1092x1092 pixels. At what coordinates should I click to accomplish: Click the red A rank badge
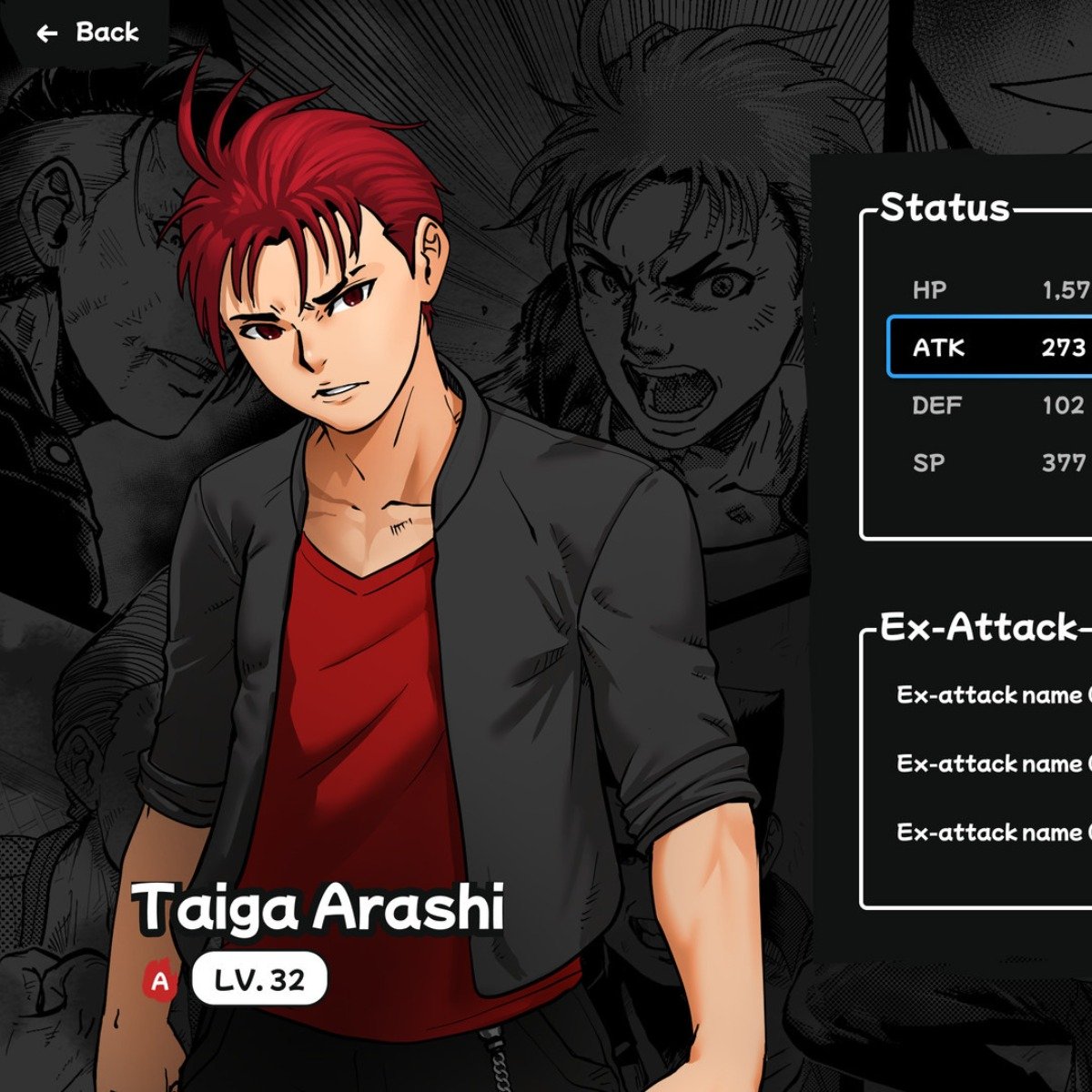coord(161,982)
